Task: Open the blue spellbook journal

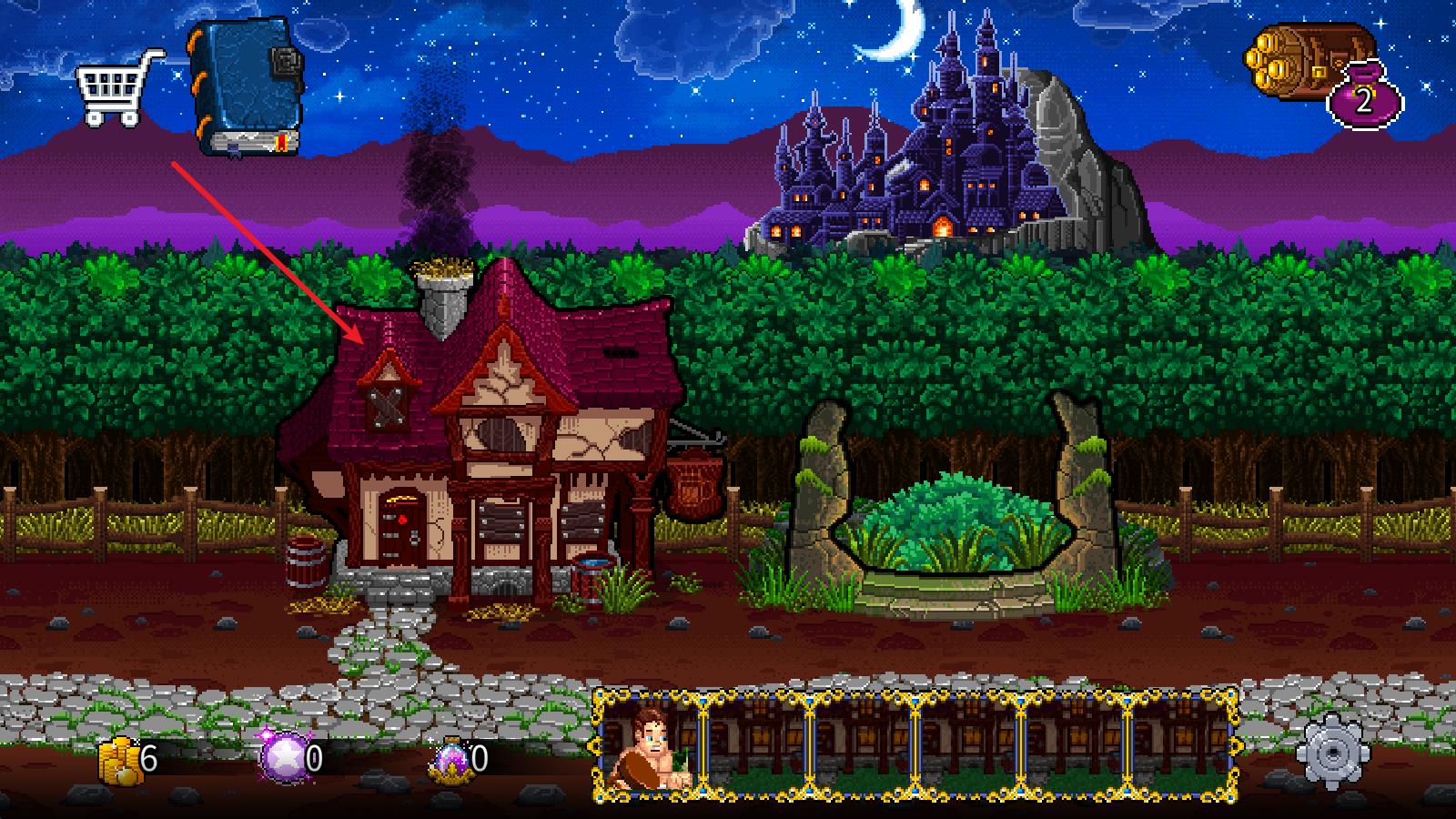Action: [245, 89]
